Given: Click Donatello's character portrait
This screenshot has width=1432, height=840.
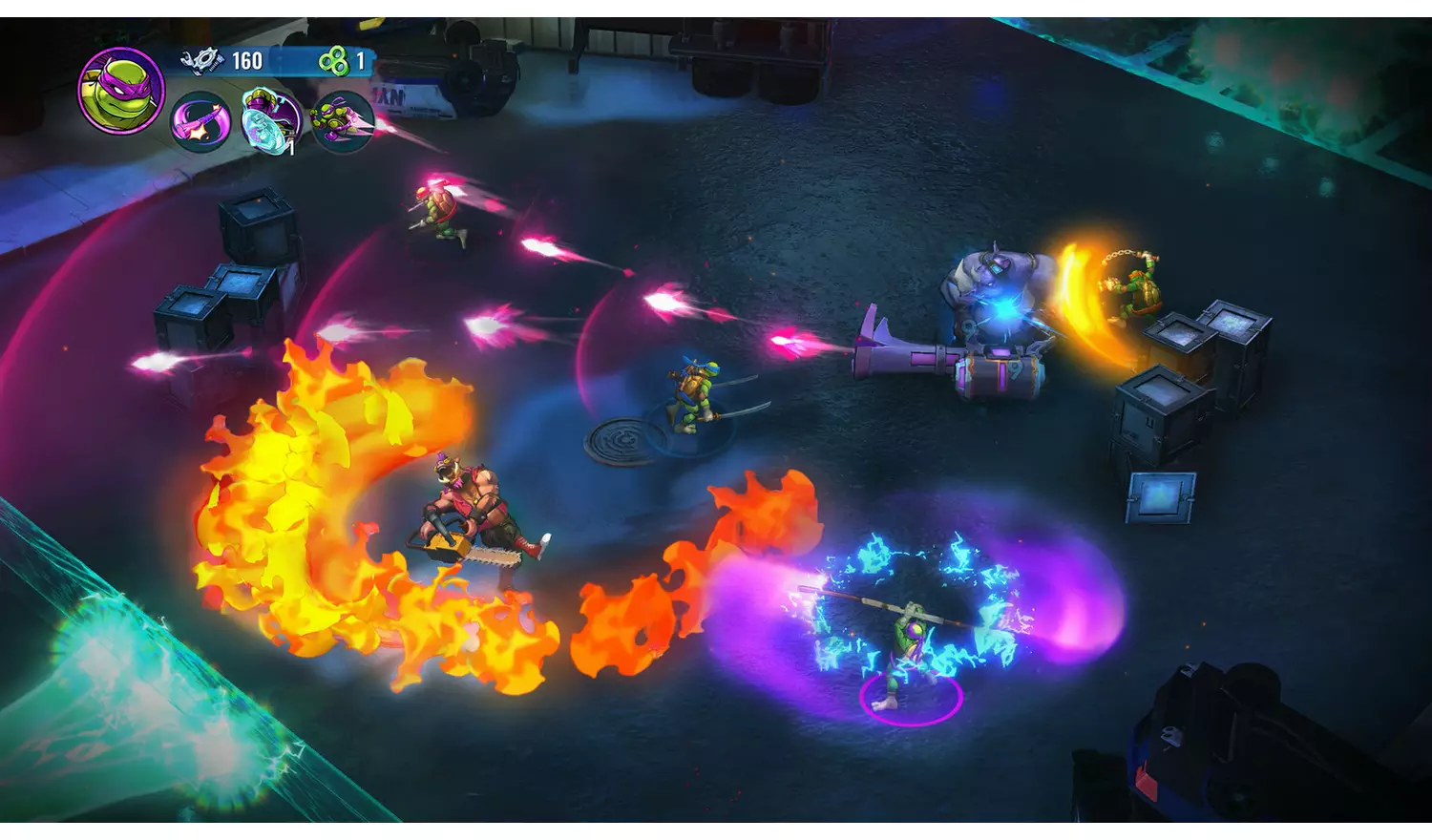Looking at the screenshot, I should point(121,91).
